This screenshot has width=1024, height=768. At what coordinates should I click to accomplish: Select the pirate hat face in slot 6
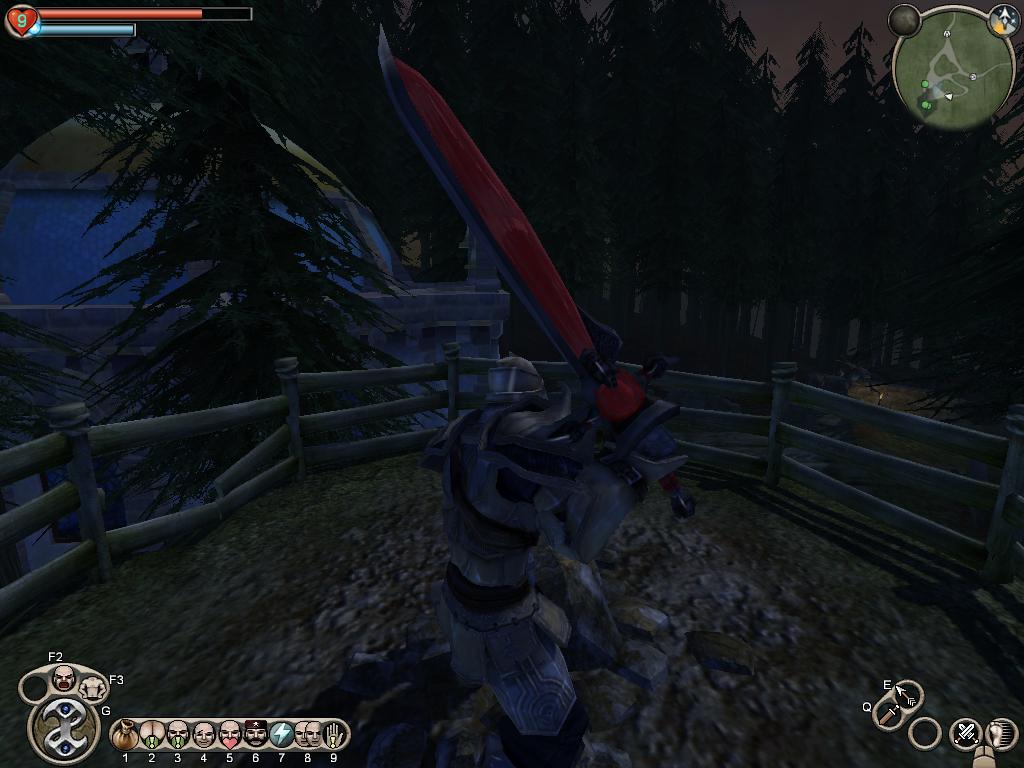pos(255,735)
